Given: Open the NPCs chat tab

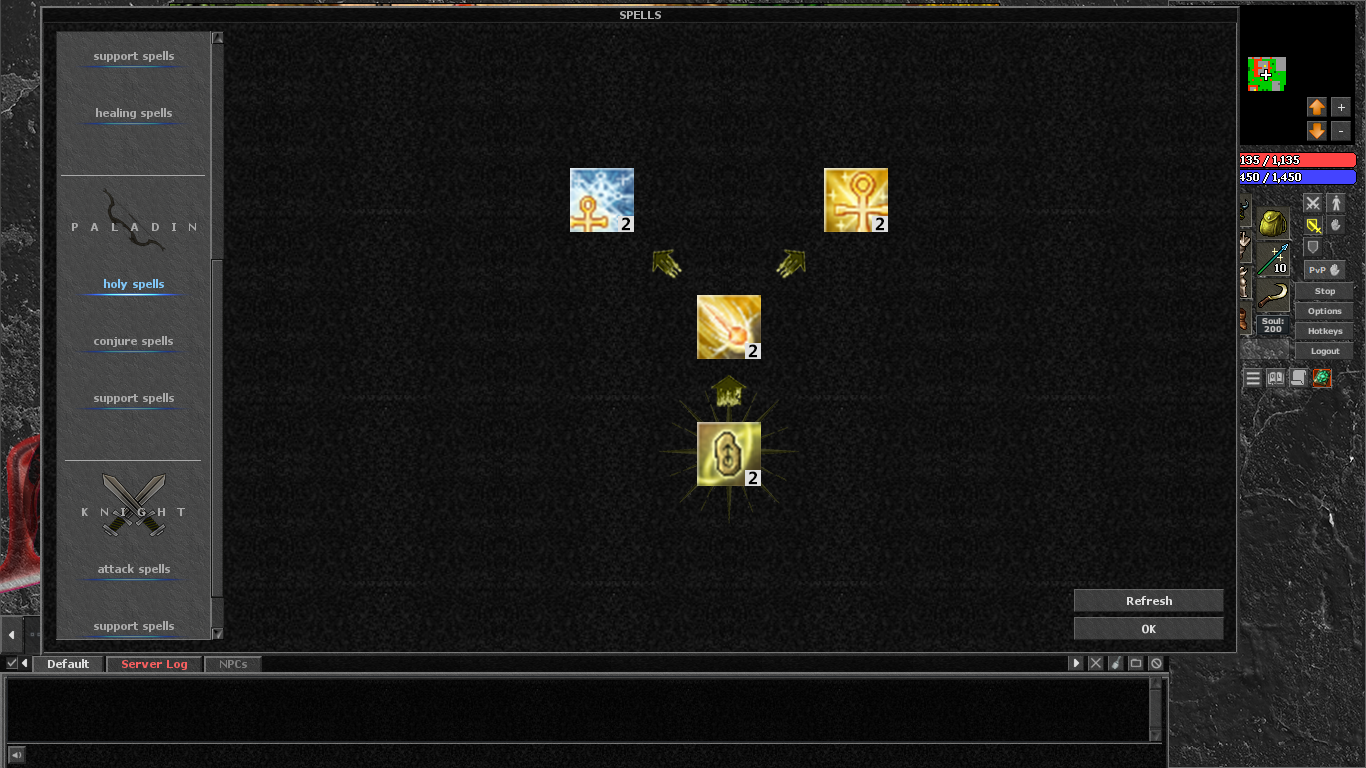Looking at the screenshot, I should click(x=232, y=663).
